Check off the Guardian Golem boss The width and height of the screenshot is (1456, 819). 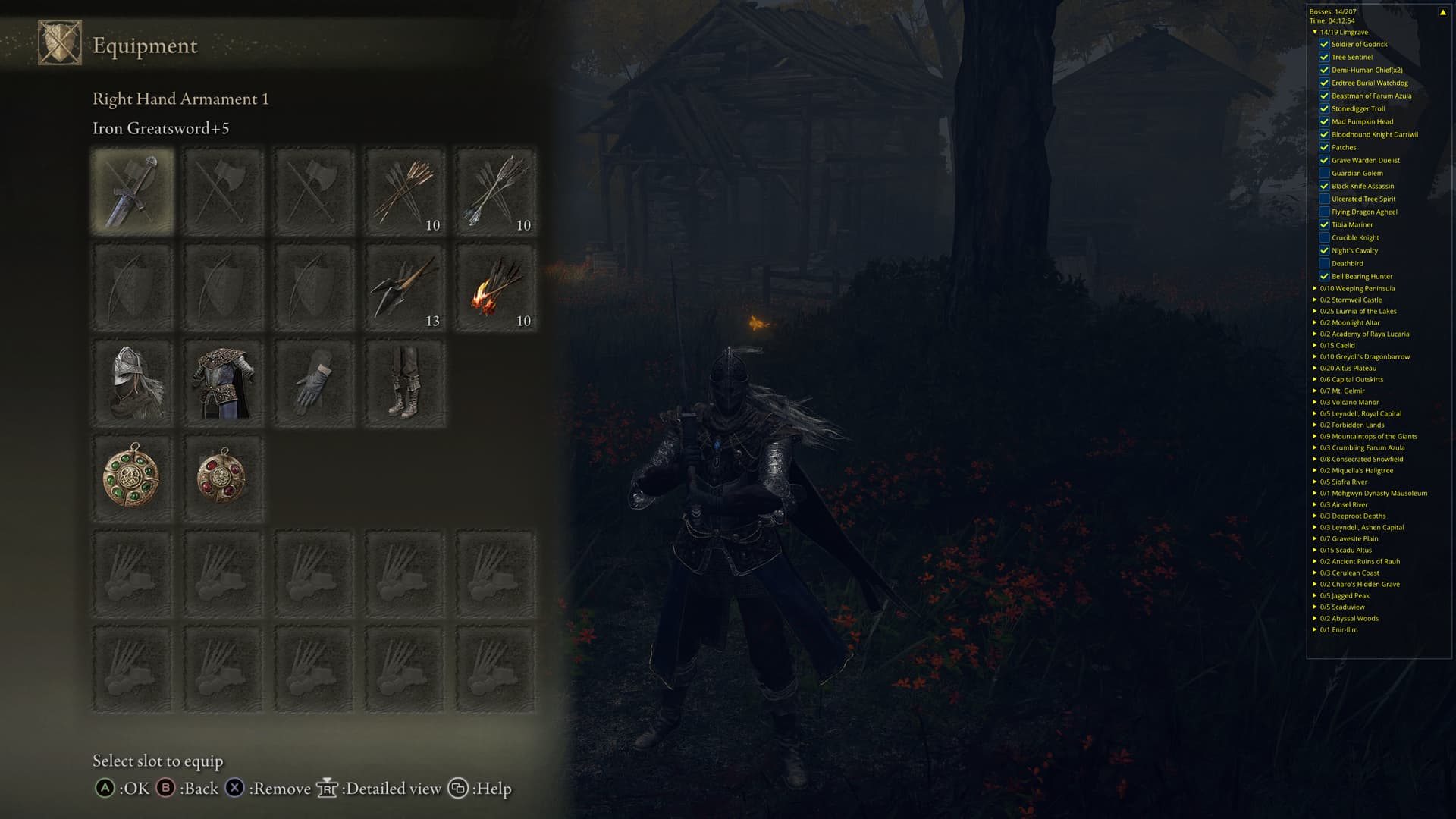(1324, 173)
